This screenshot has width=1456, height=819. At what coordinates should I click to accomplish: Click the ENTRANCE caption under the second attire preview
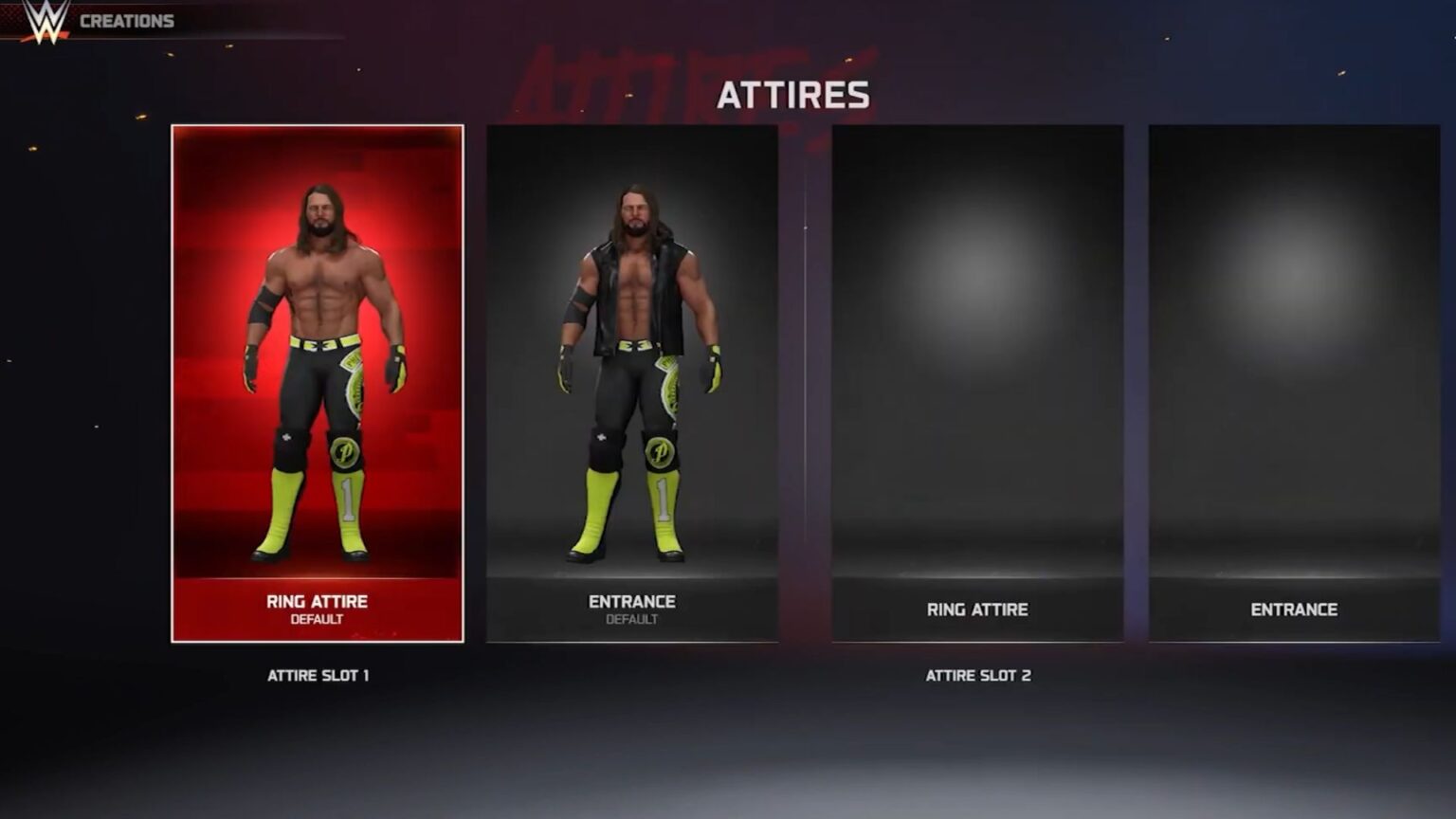[630, 602]
